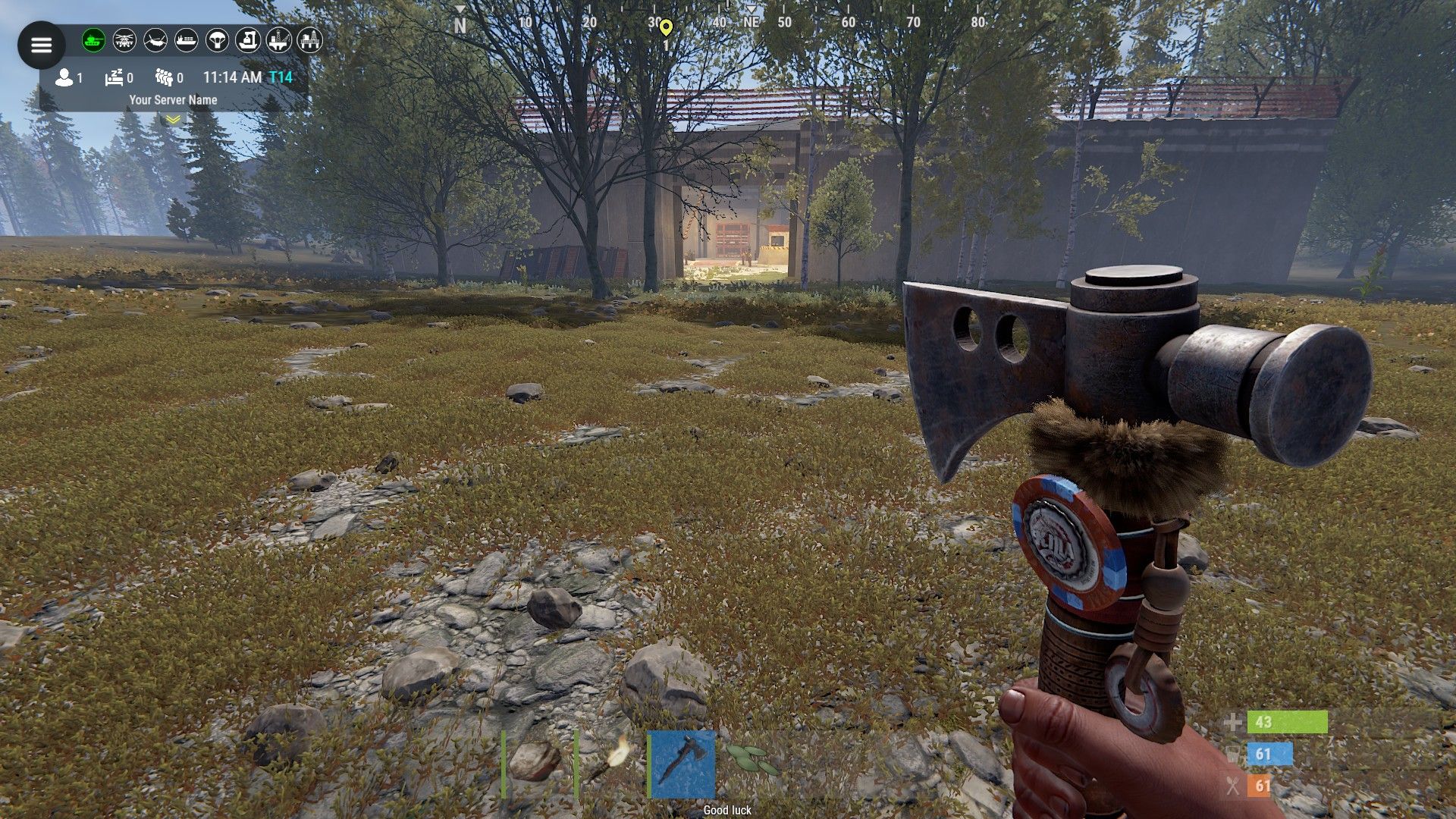1456x819 pixels.
Task: Select the excavator event icon
Action: (248, 40)
